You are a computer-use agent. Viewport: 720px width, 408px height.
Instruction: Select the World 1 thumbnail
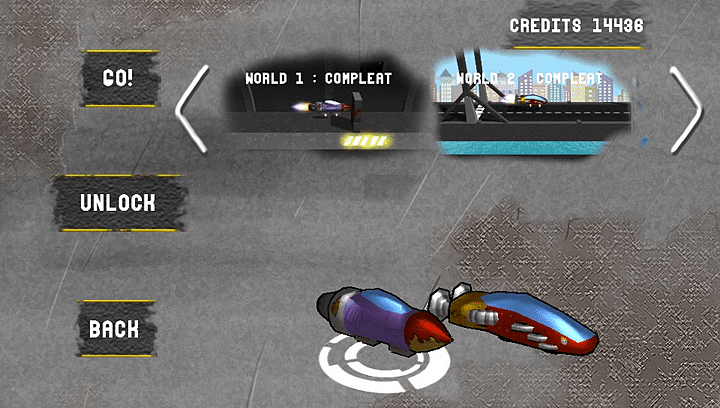pyautogui.click(x=319, y=105)
